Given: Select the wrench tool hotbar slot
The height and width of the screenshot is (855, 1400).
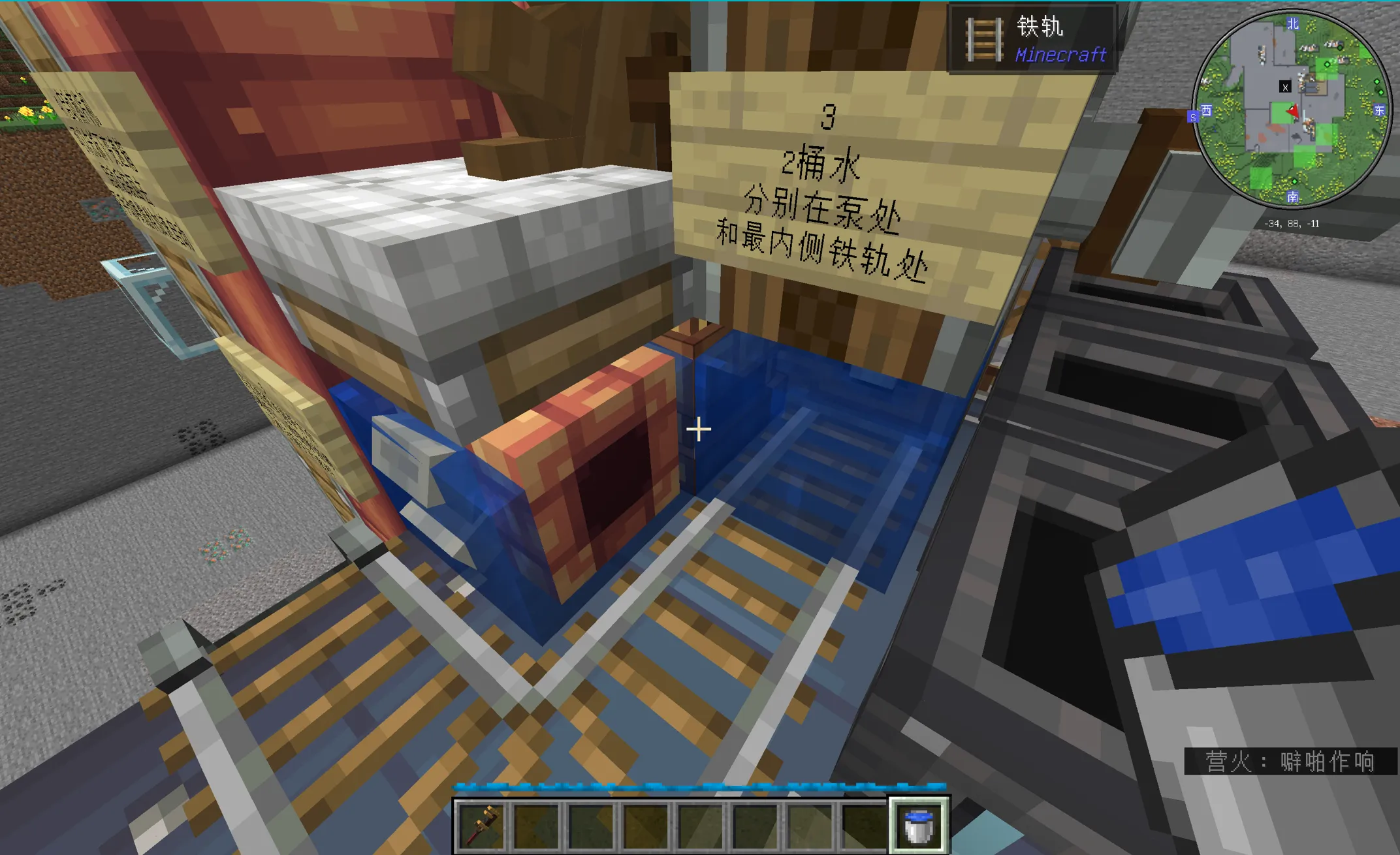Looking at the screenshot, I should 482,825.
